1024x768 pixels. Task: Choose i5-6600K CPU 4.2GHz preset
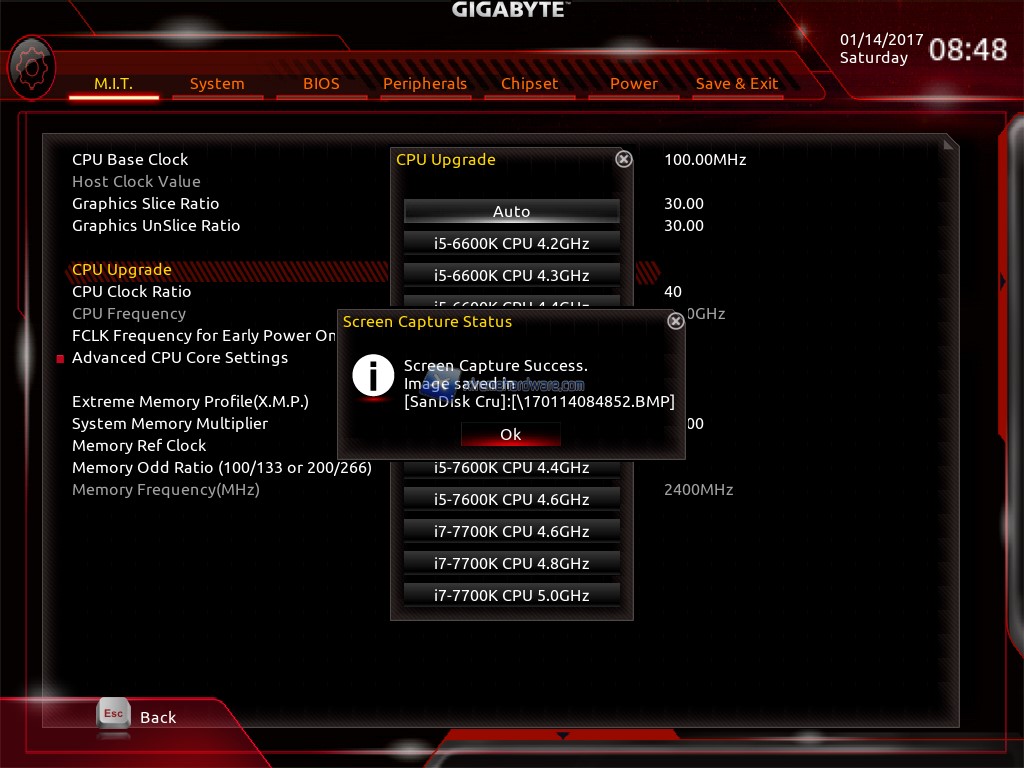pos(511,243)
